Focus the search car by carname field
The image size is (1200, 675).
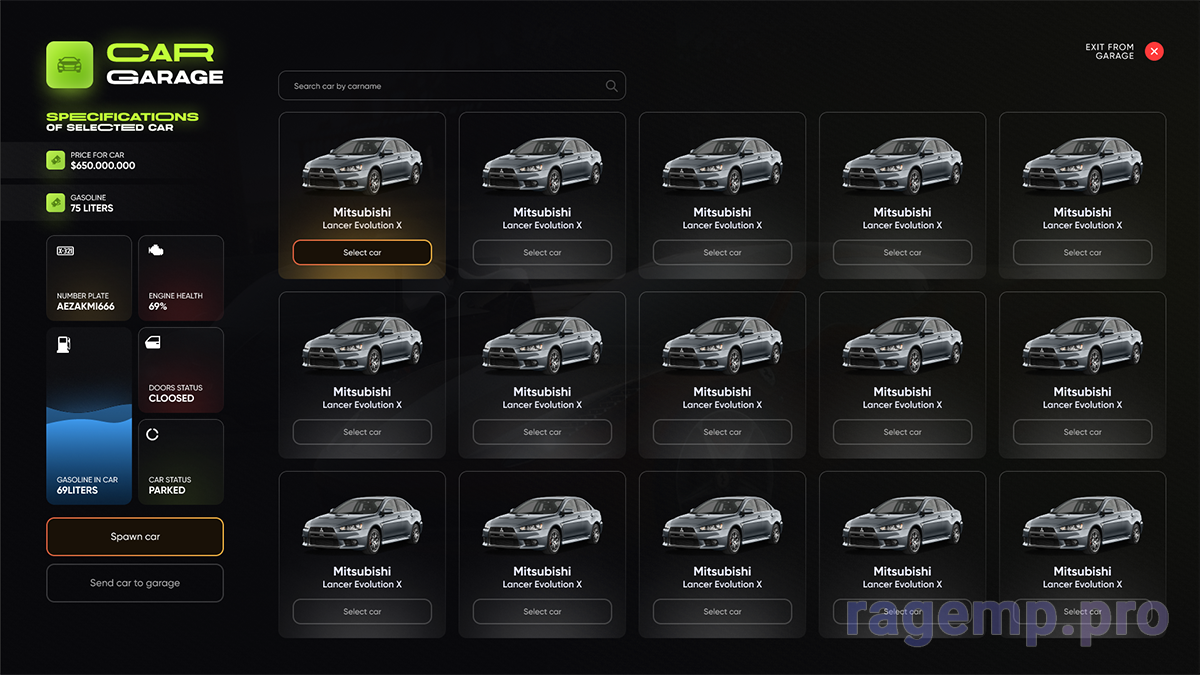[x=440, y=86]
